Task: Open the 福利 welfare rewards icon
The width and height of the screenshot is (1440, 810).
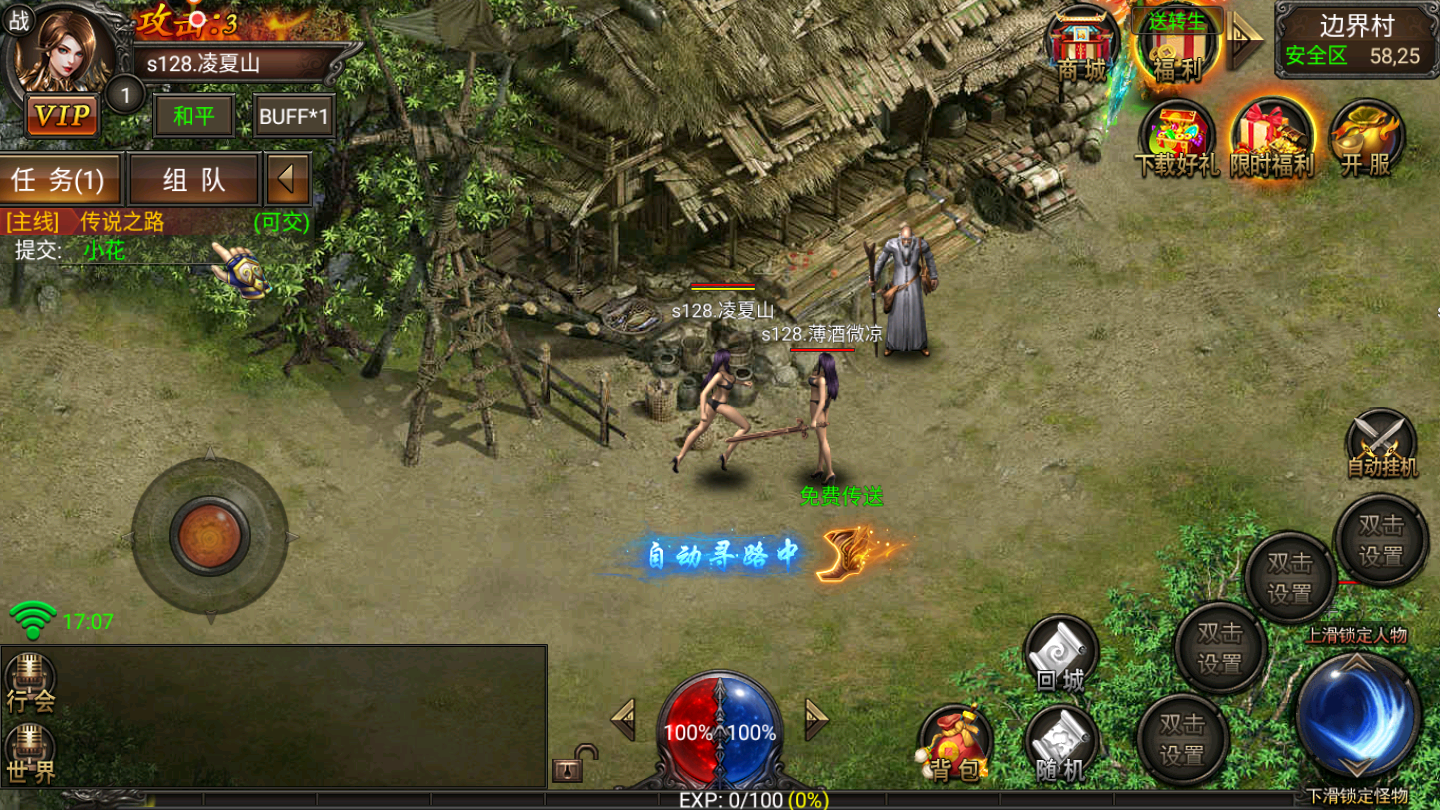Action: click(x=1177, y=45)
